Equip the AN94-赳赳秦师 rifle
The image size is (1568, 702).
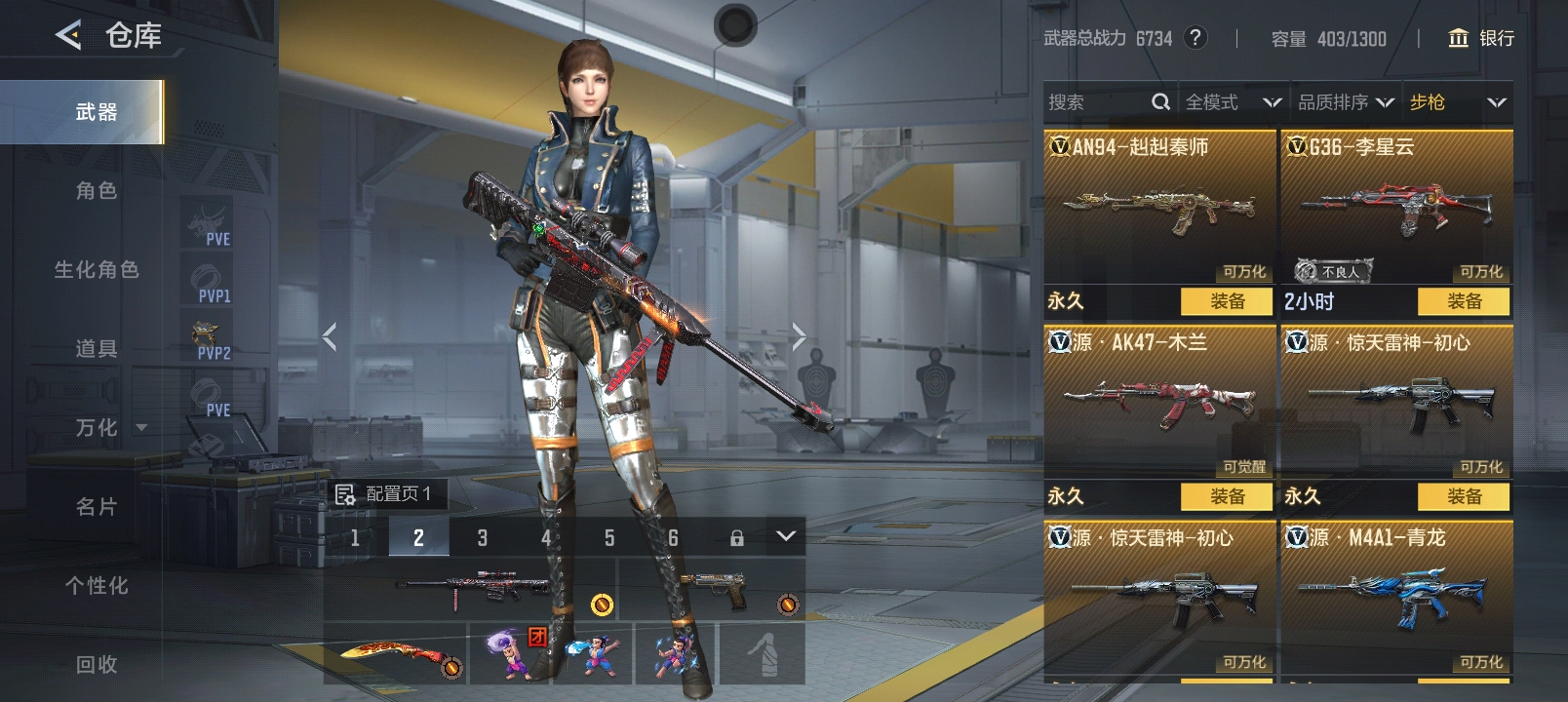coord(1227,301)
